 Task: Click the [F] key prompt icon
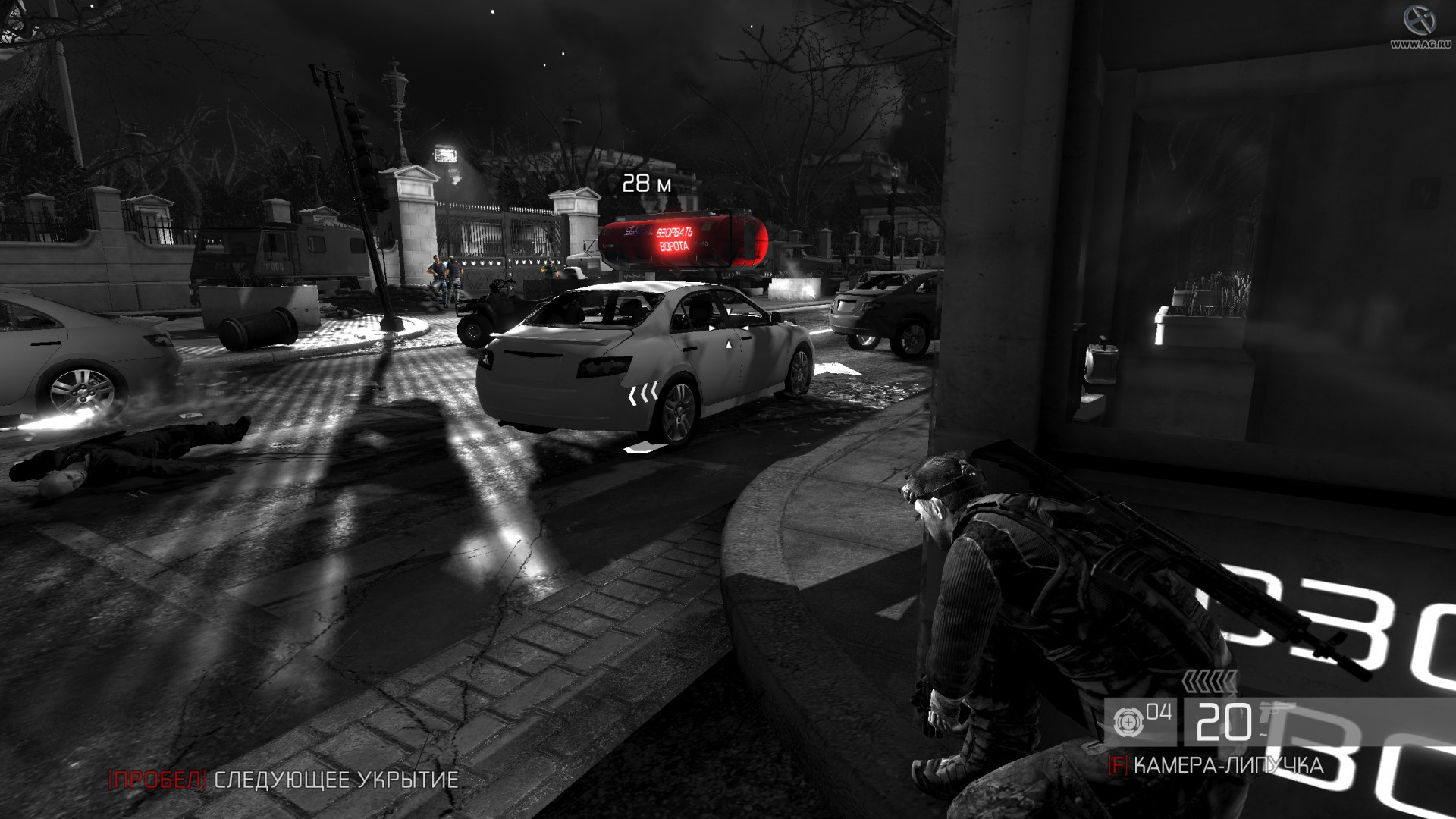coord(1118,764)
